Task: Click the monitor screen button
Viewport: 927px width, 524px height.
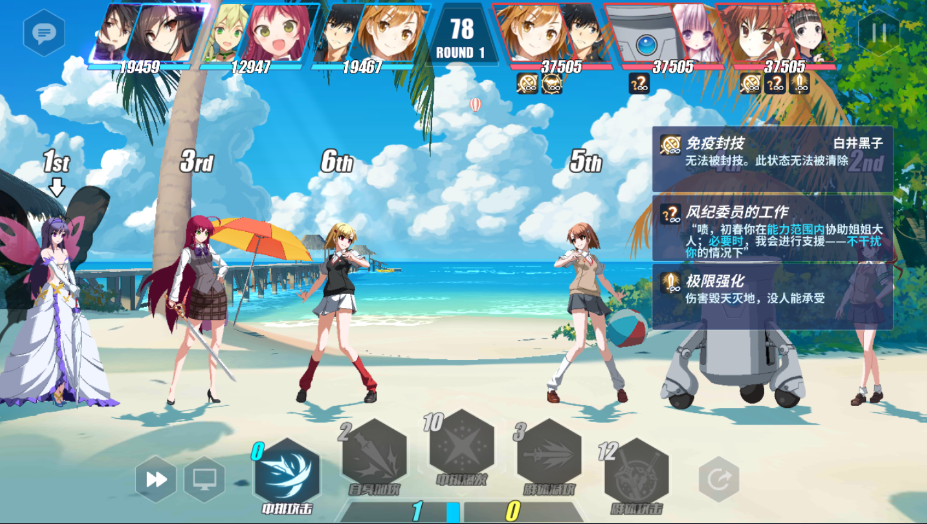Action: tap(204, 480)
